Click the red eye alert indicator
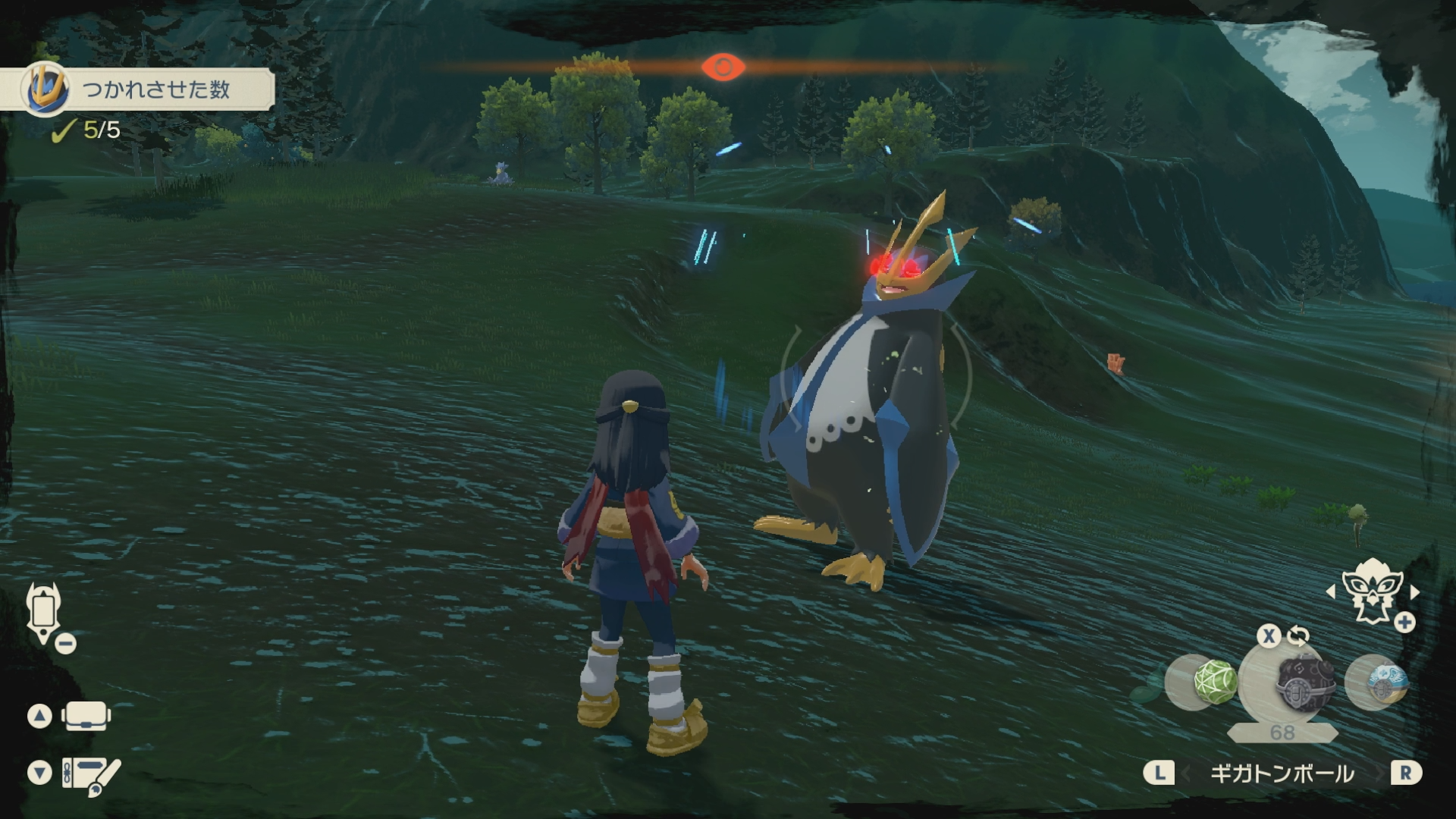Screen dimensions: 1456x819 pyautogui.click(x=723, y=67)
